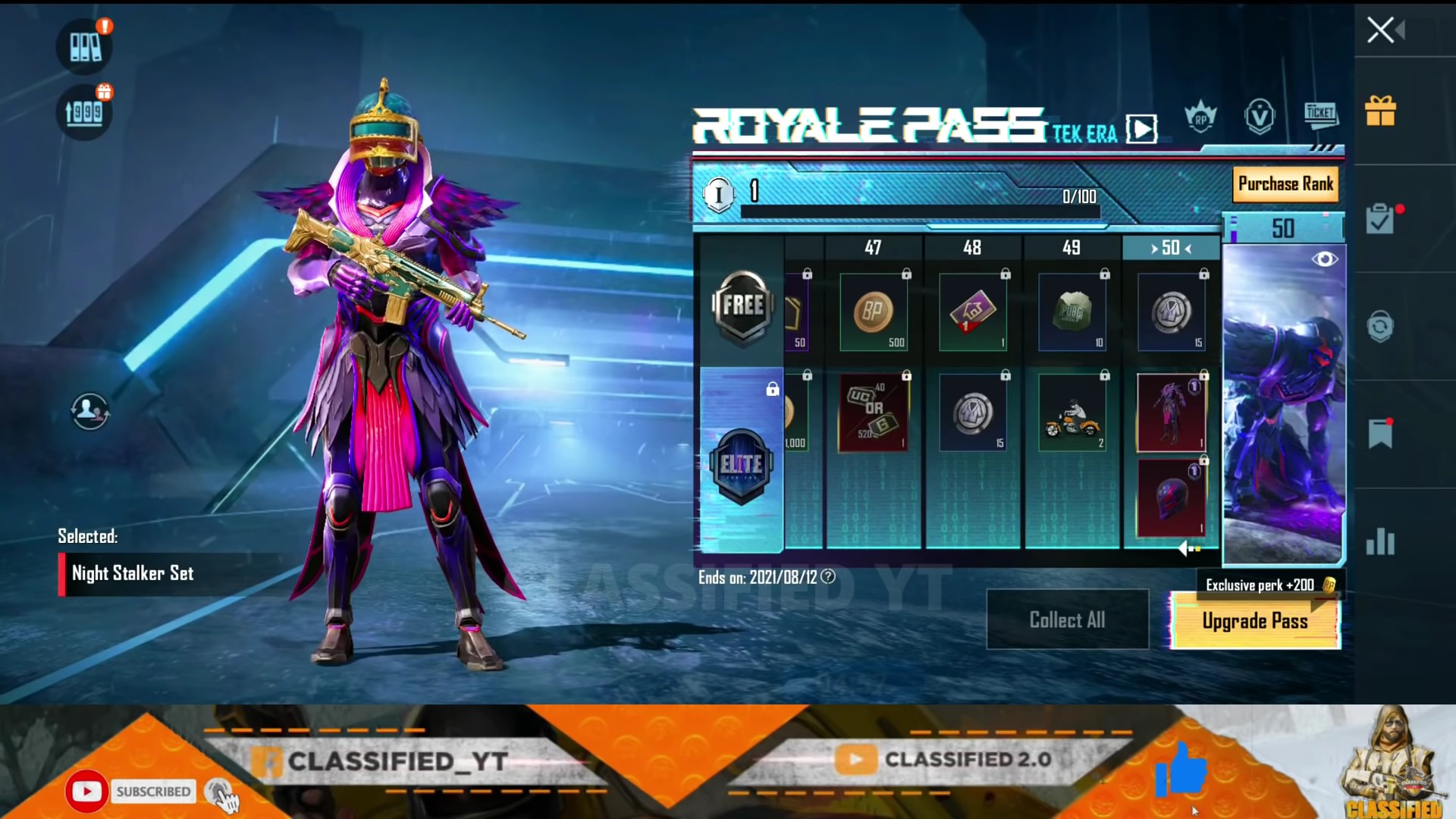Screen dimensions: 1456x819
Task: Click the YouTube Subscribed button
Action: (x=152, y=792)
